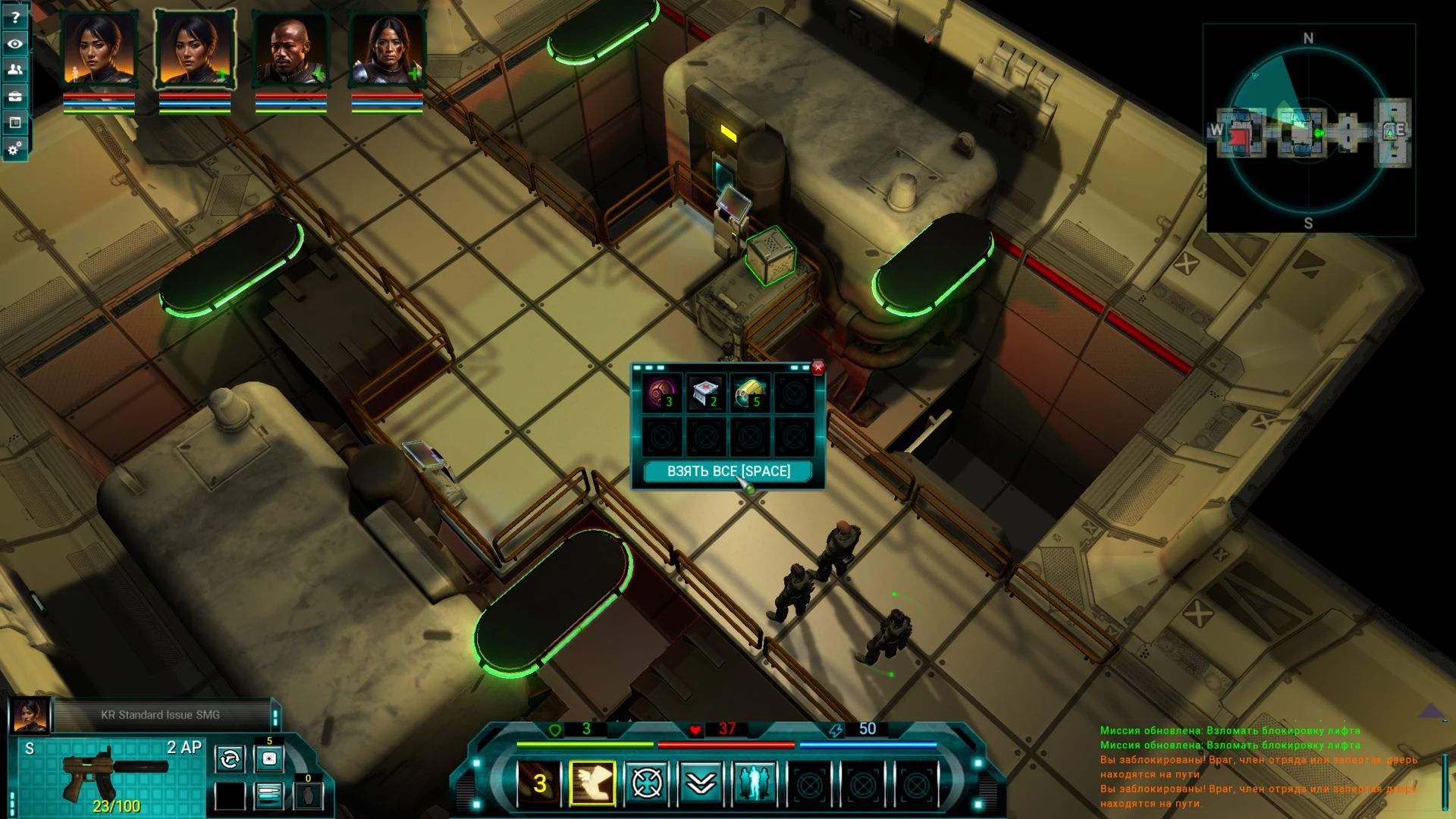Activate the crosshair overwatch ability
The height and width of the screenshot is (819, 1456).
click(647, 783)
